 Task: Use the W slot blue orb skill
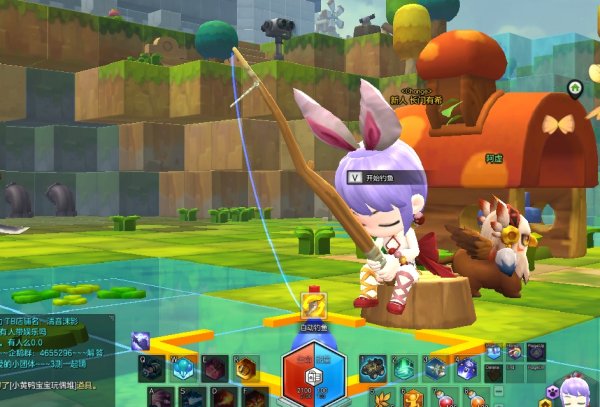185,369
